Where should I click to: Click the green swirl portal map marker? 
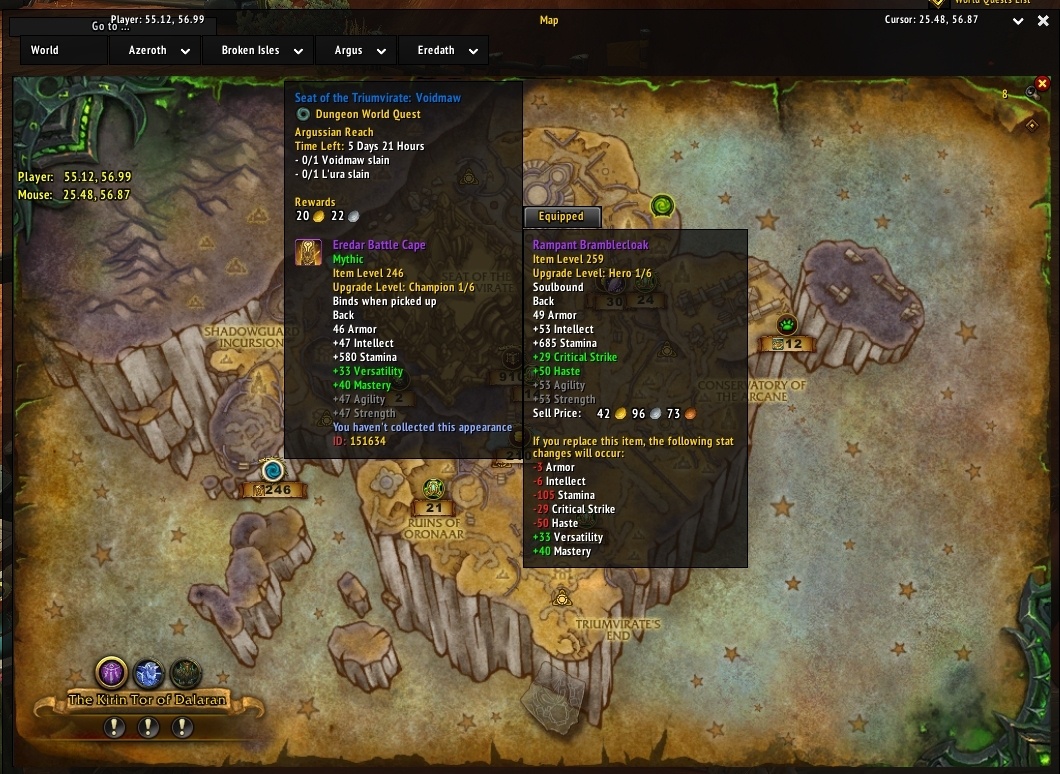662,206
